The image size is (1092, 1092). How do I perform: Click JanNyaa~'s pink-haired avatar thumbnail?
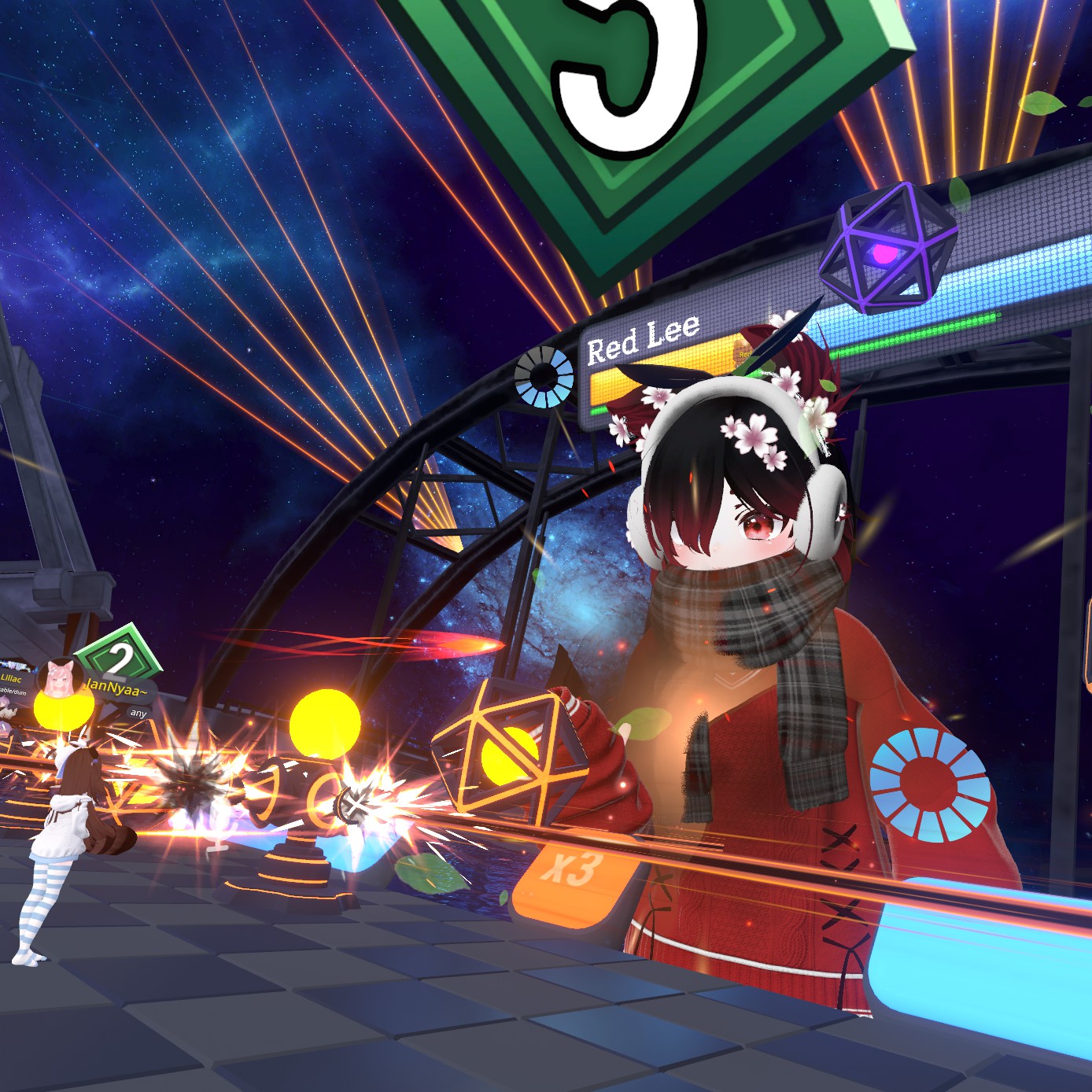coord(60,677)
